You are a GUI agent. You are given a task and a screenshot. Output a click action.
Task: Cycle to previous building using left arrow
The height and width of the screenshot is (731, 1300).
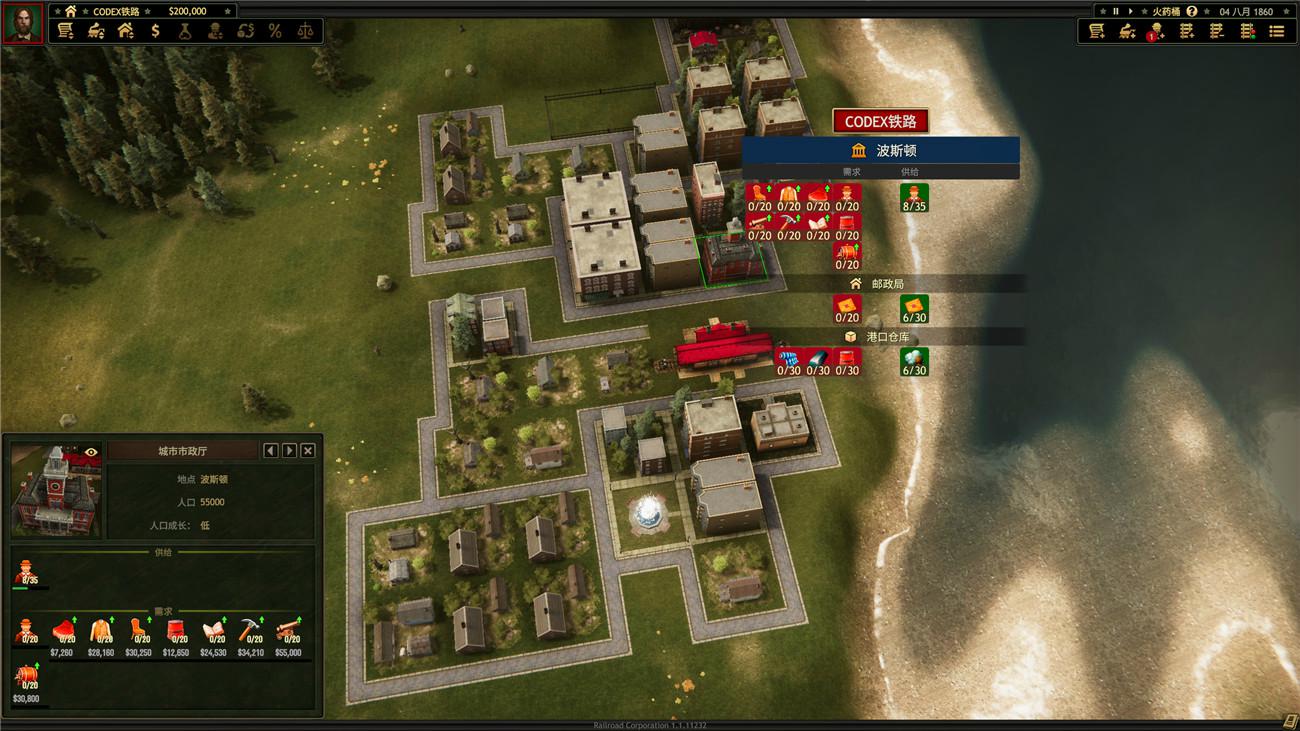(x=269, y=450)
